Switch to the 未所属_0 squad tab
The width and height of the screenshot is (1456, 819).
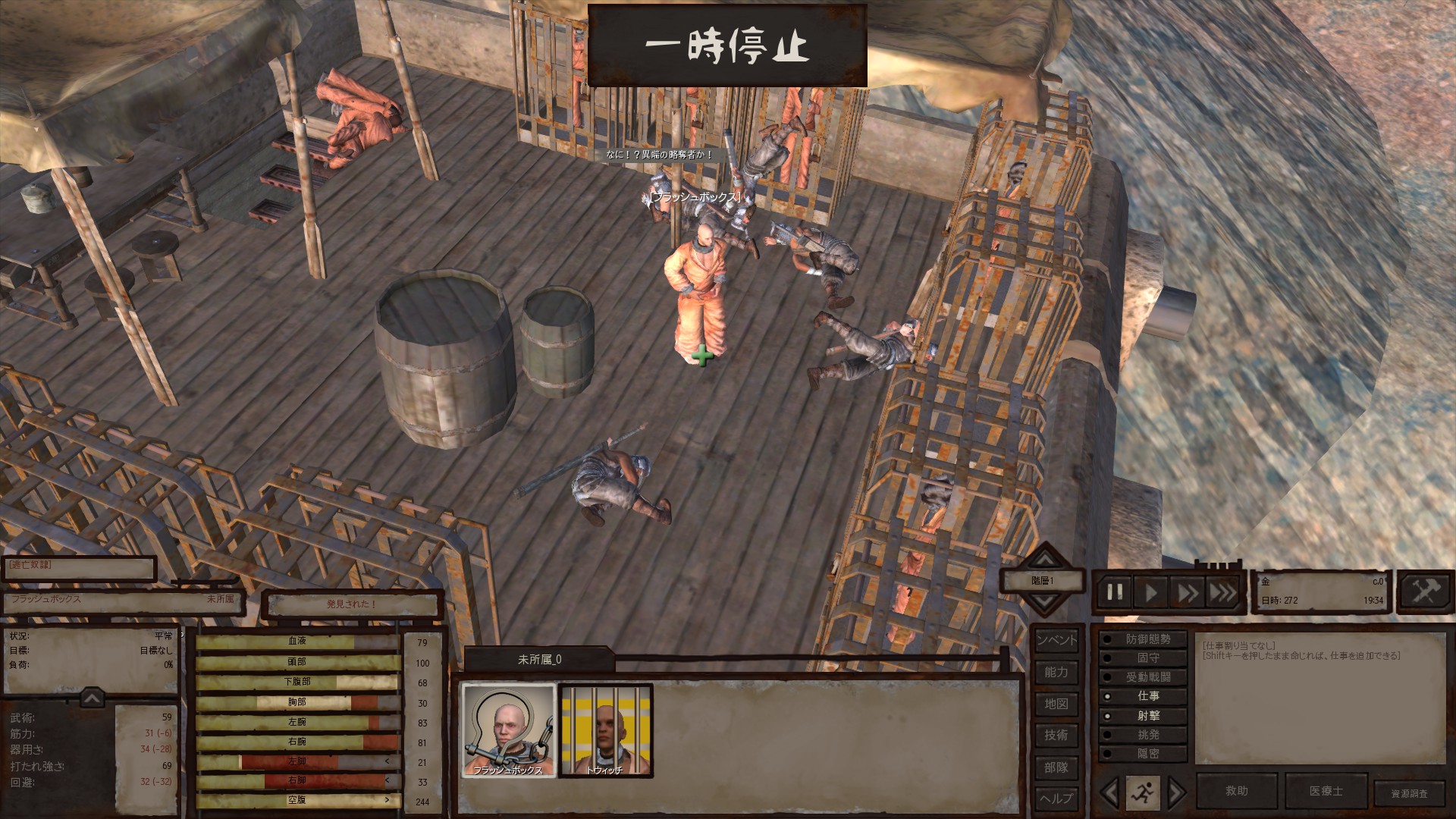click(539, 660)
